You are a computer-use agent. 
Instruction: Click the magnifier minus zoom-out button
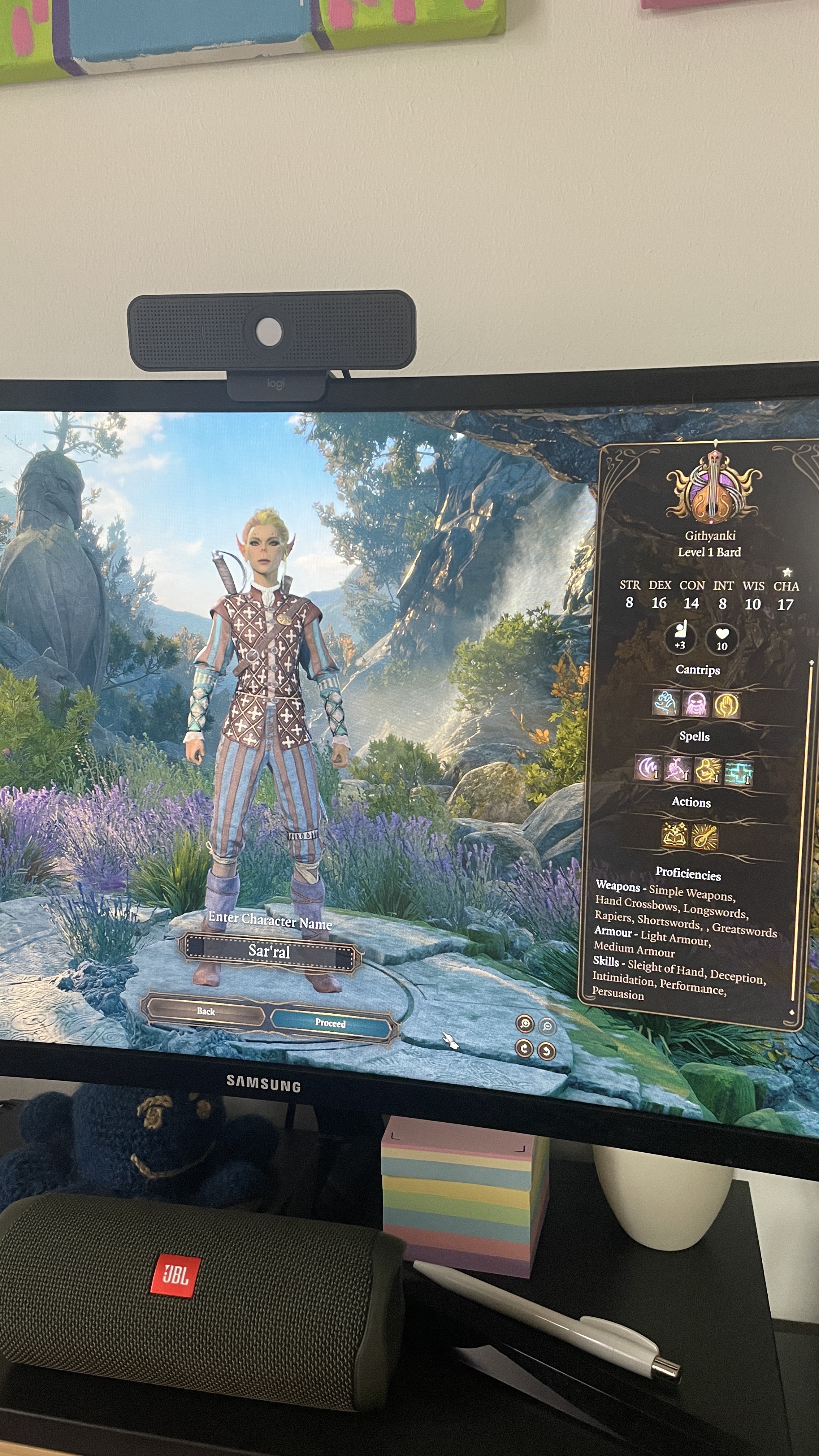pos(547,1026)
